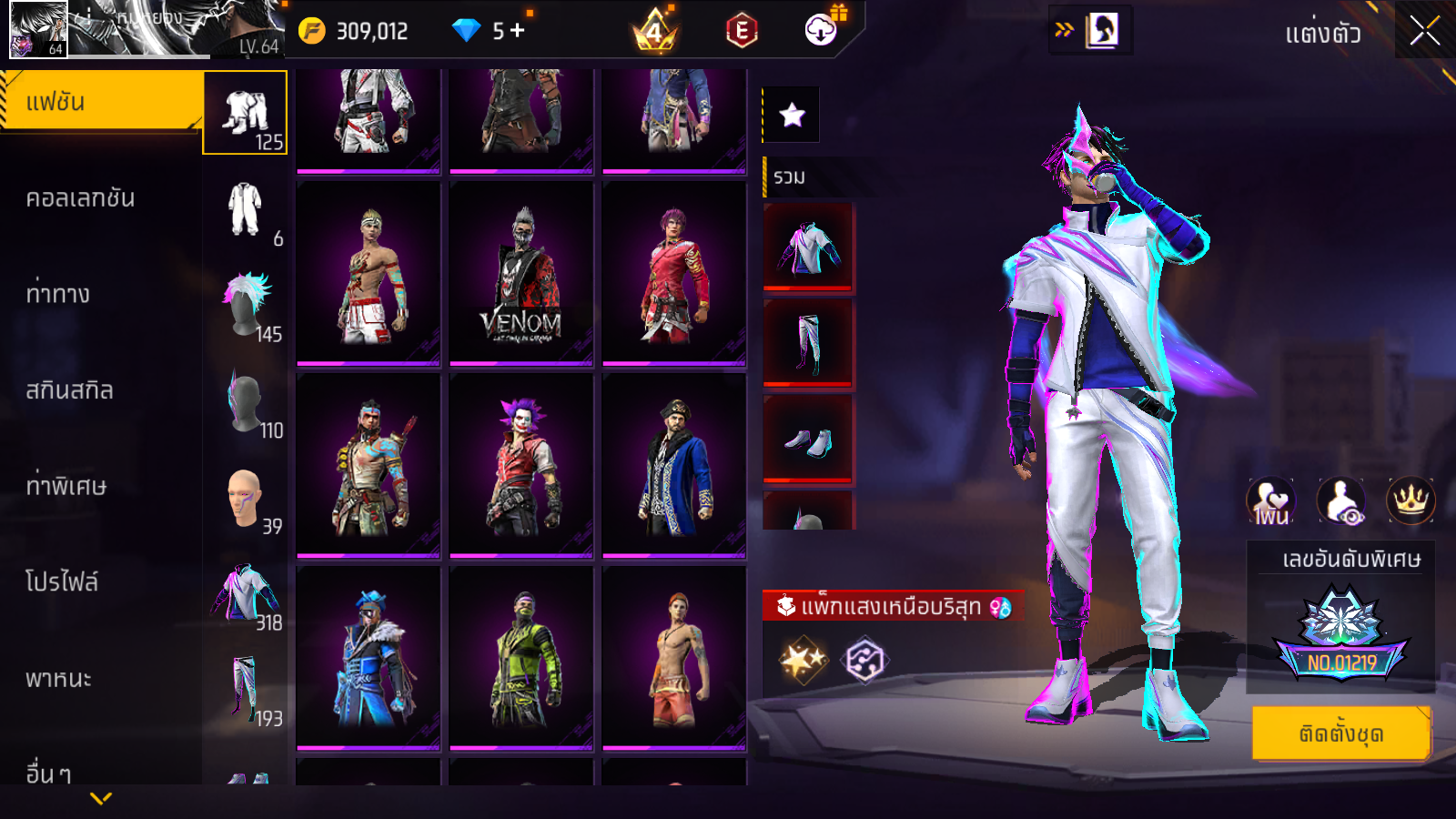Click the ติดตั้งชุด equip outfit button
This screenshot has height=819, width=1456.
[x=1340, y=733]
